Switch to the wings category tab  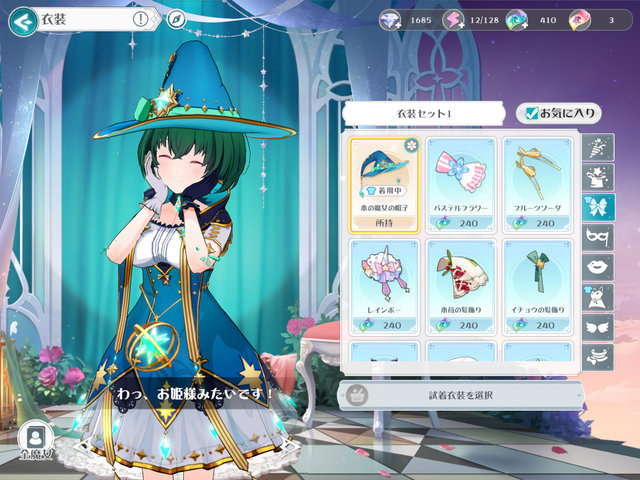point(597,326)
